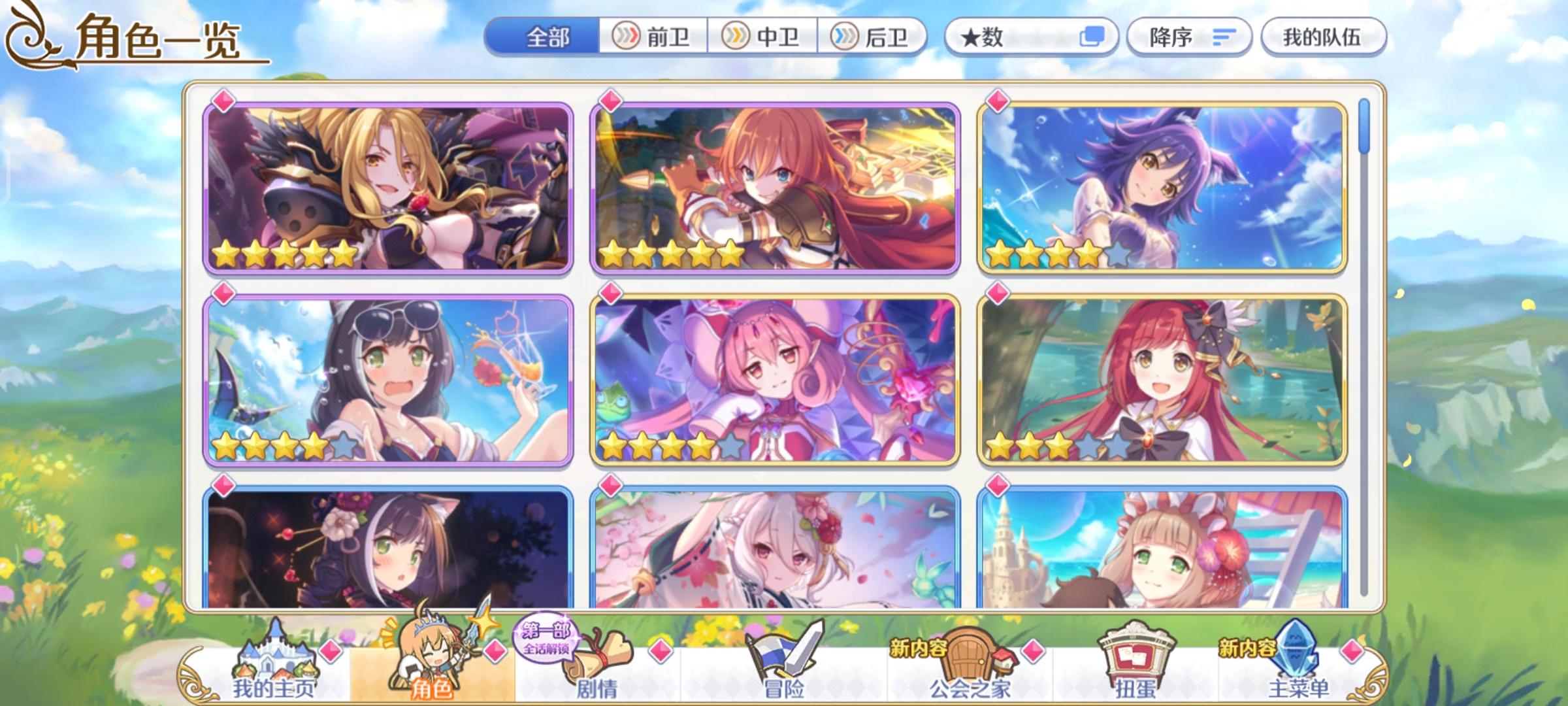Viewport: 1568px width, 706px height.
Task: Toggle 降序 descending sort order
Action: pyautogui.click(x=1189, y=37)
